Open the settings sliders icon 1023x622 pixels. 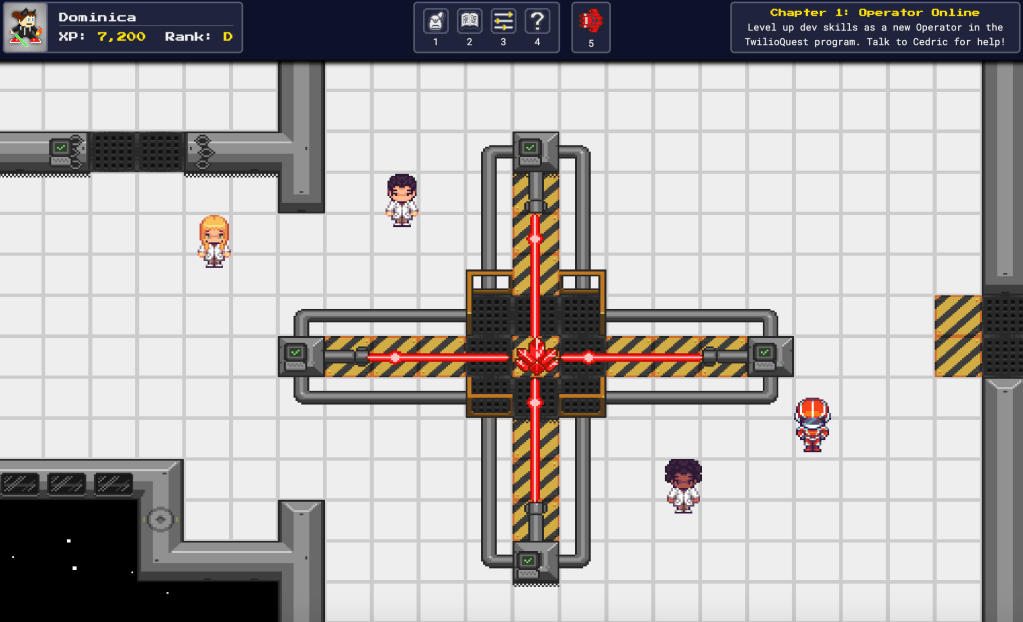point(503,21)
